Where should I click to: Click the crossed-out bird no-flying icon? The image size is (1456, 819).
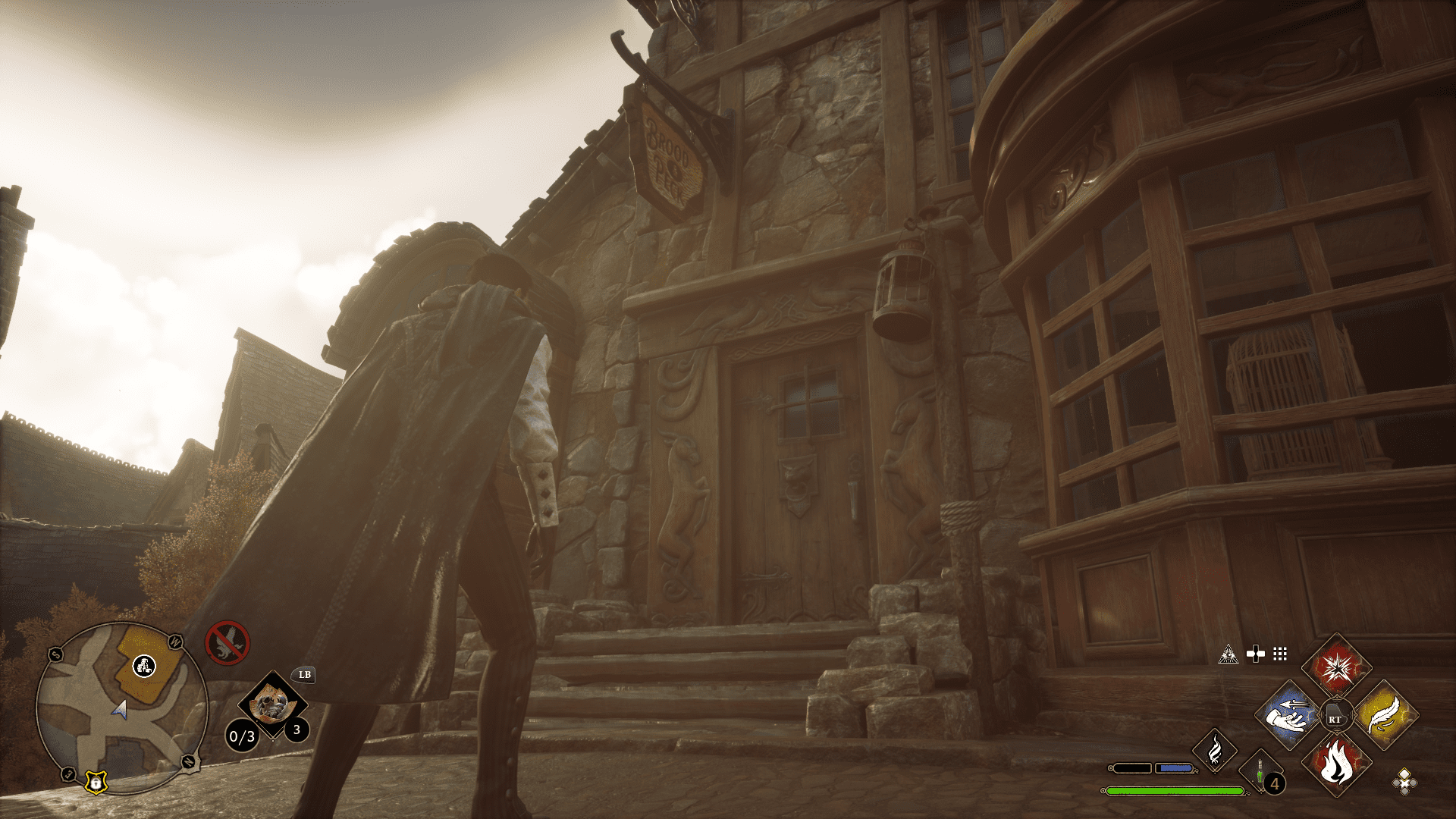(x=227, y=643)
